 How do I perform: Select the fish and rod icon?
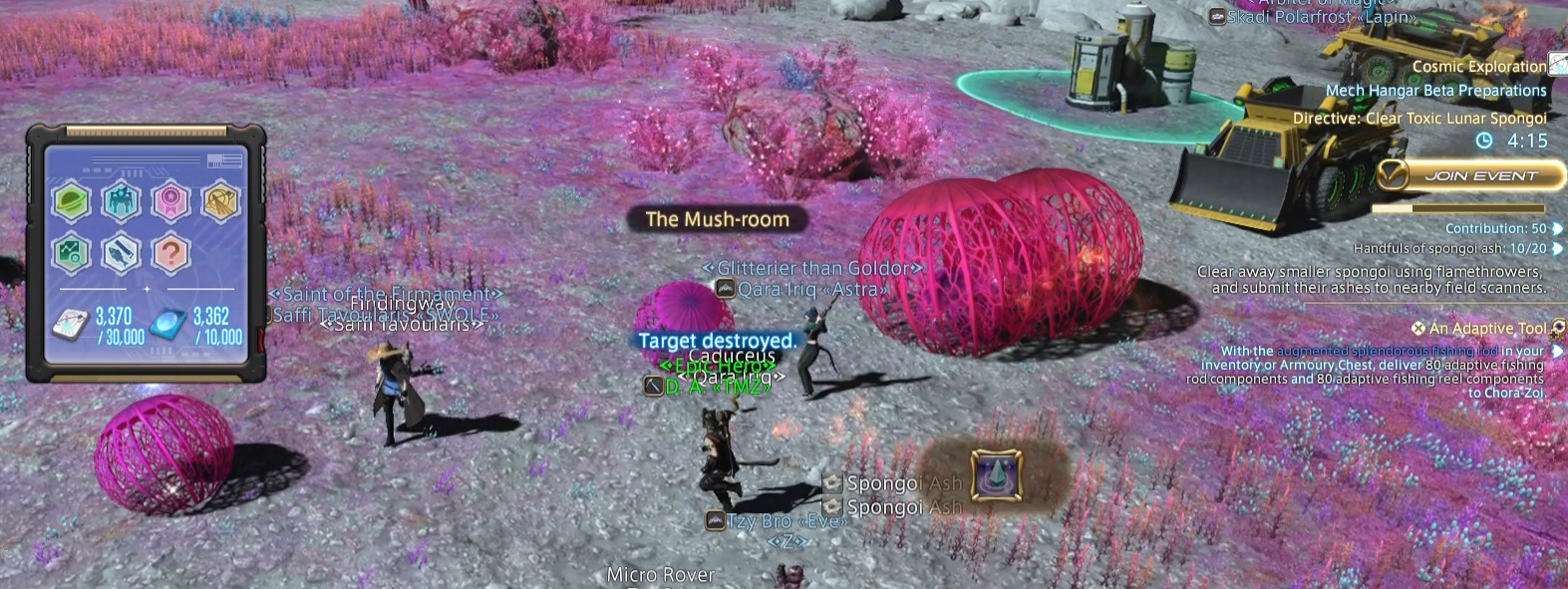pyautogui.click(x=121, y=254)
